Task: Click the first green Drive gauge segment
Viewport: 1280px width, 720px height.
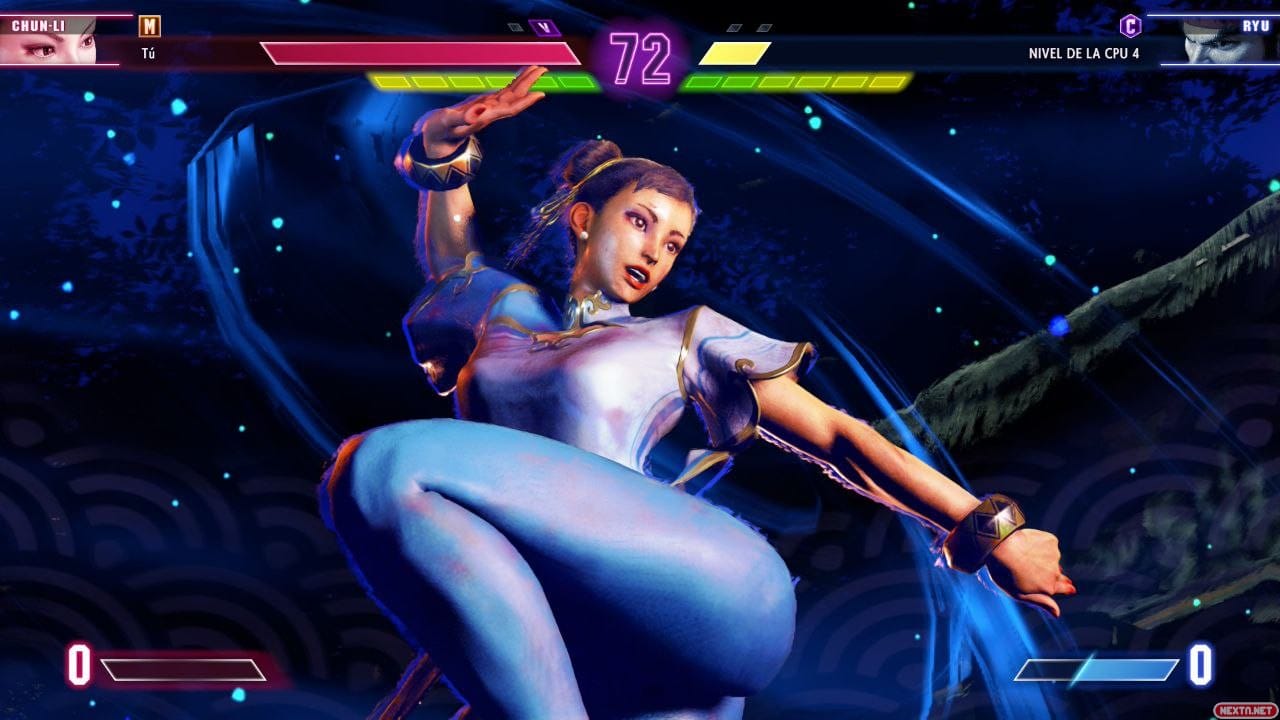Action: click(x=390, y=80)
